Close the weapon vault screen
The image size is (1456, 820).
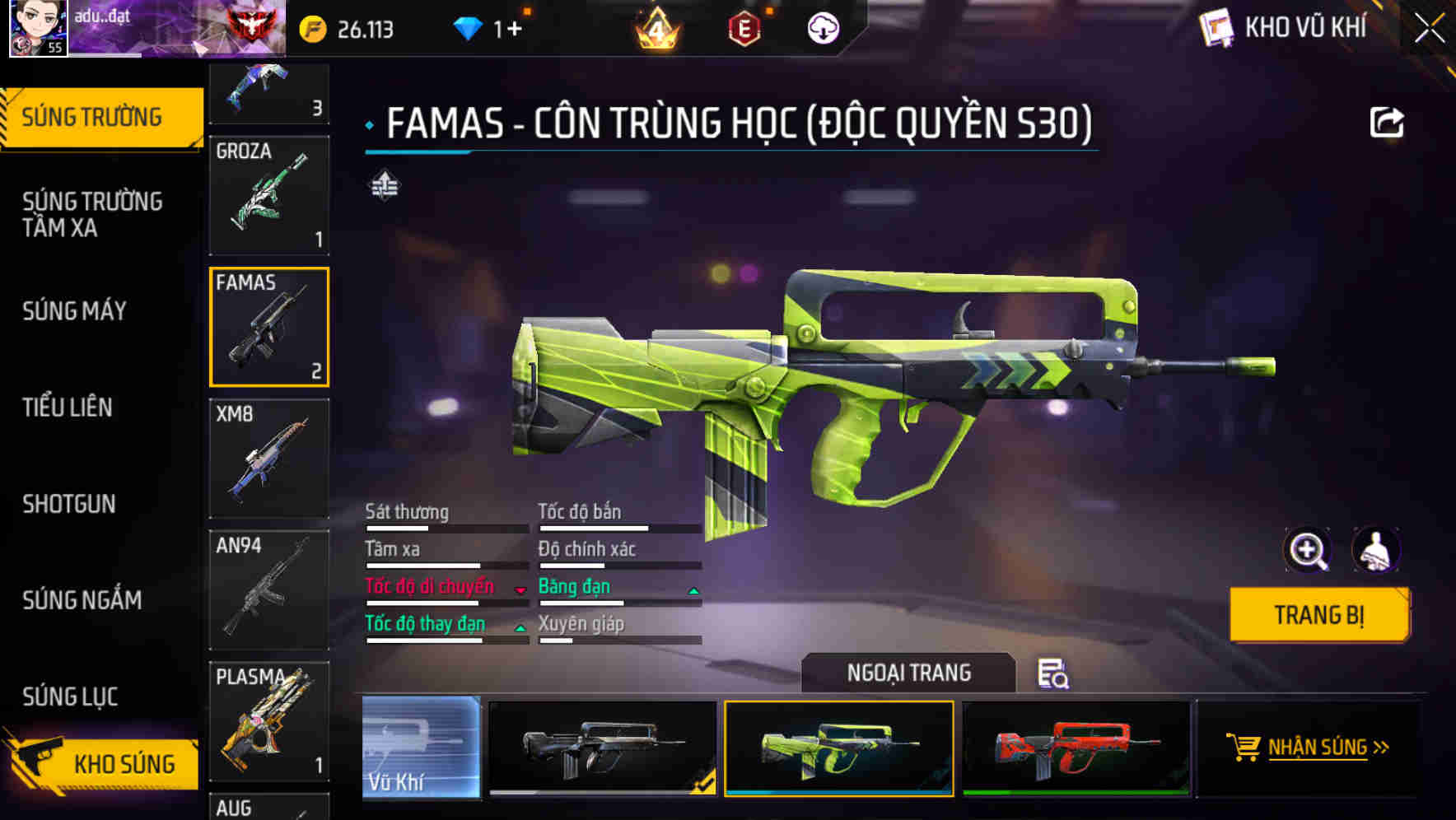pyautogui.click(x=1429, y=28)
